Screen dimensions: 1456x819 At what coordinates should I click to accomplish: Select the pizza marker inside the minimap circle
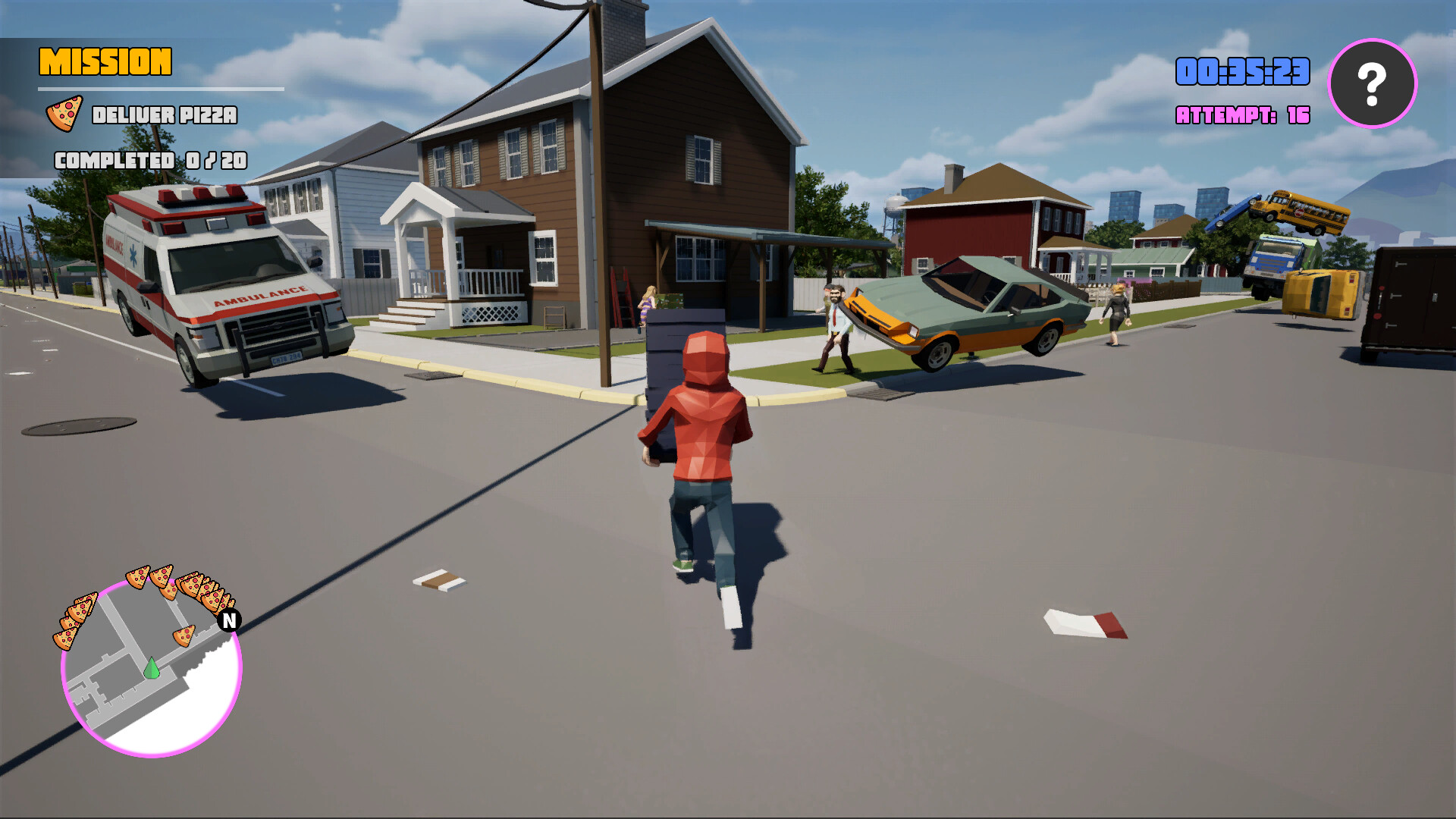tap(185, 635)
